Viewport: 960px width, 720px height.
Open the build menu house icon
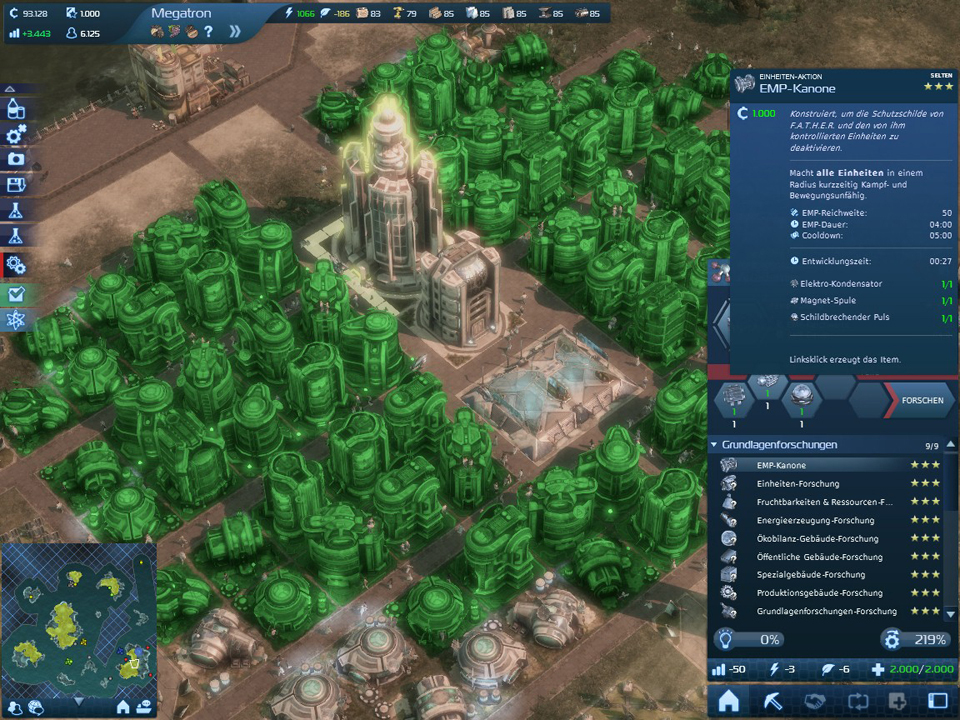[x=729, y=701]
